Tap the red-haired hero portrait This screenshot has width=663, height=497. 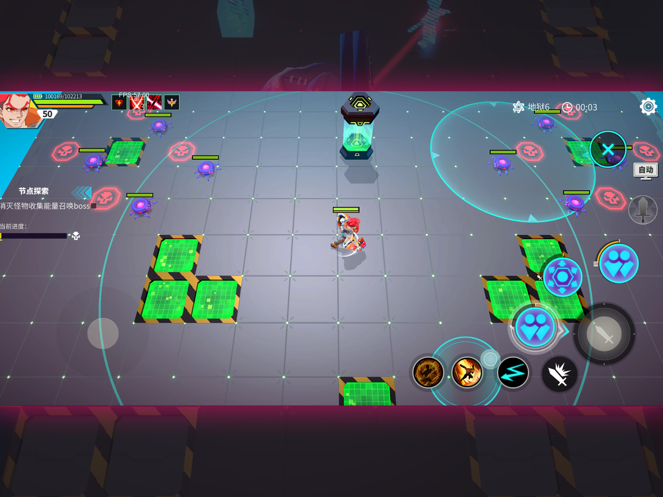pos(18,111)
